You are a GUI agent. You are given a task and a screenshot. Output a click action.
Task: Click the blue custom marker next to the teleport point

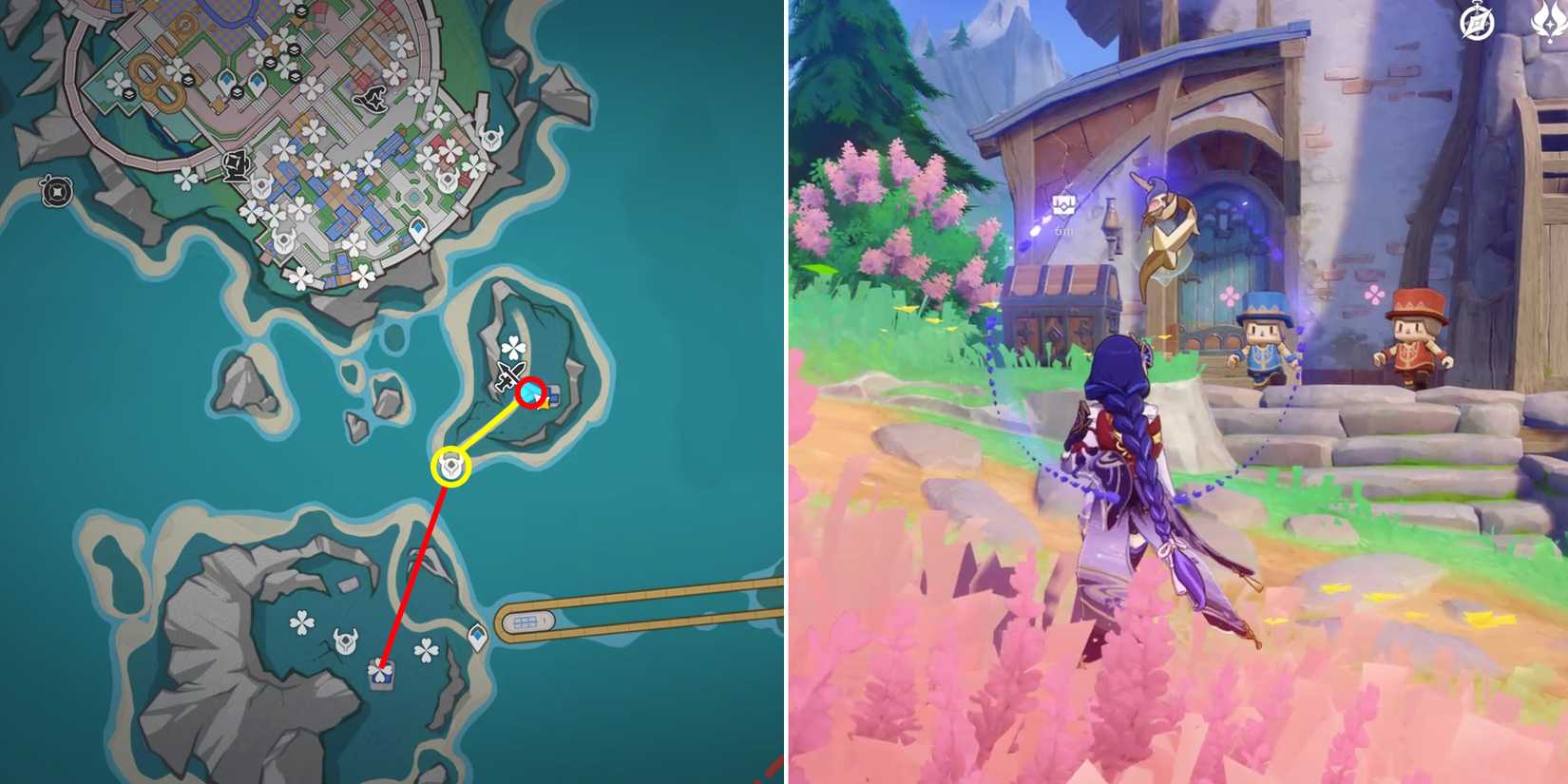pos(554,396)
